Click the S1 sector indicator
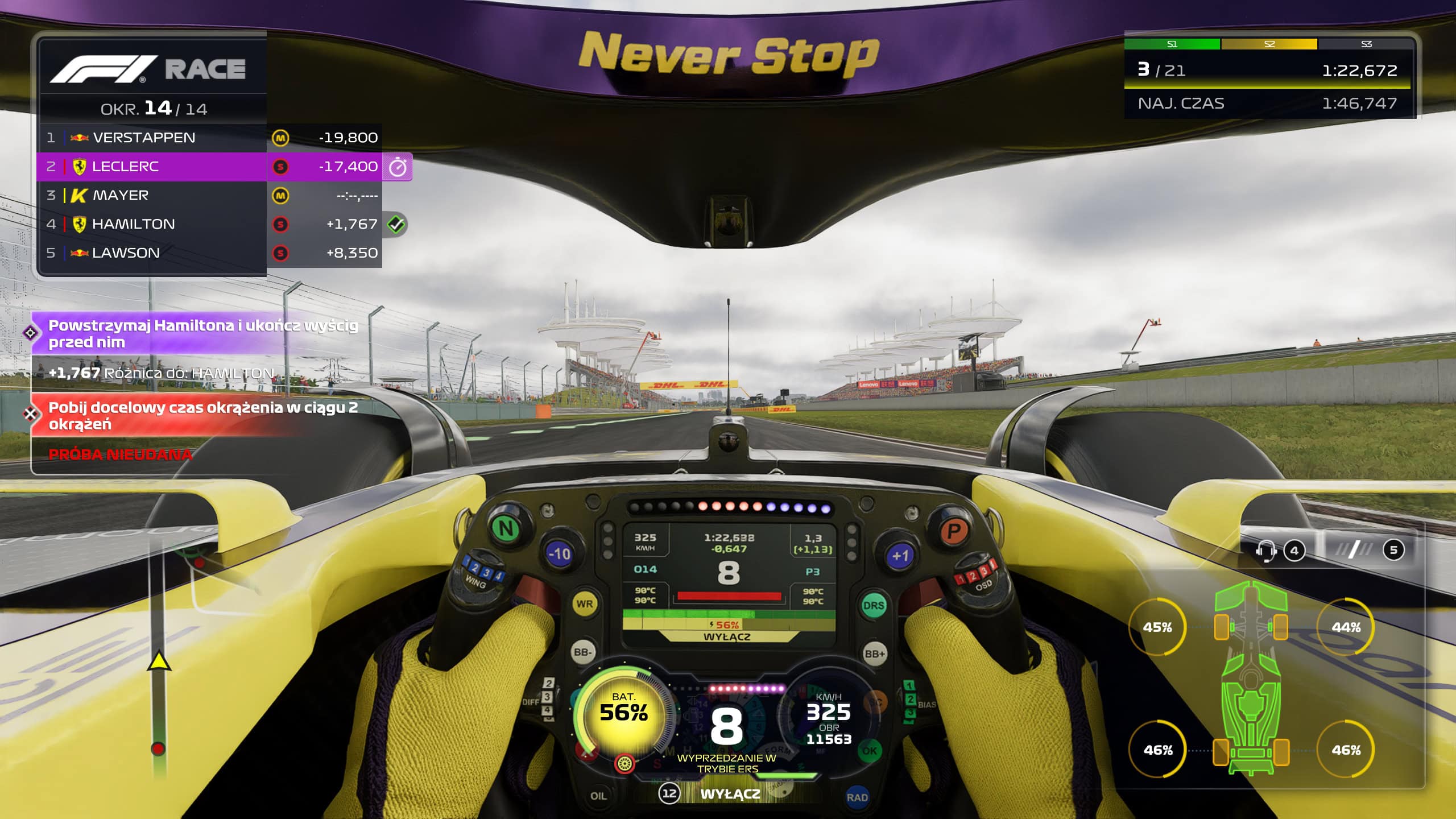Screen dimensions: 1456x819 click(x=1172, y=44)
